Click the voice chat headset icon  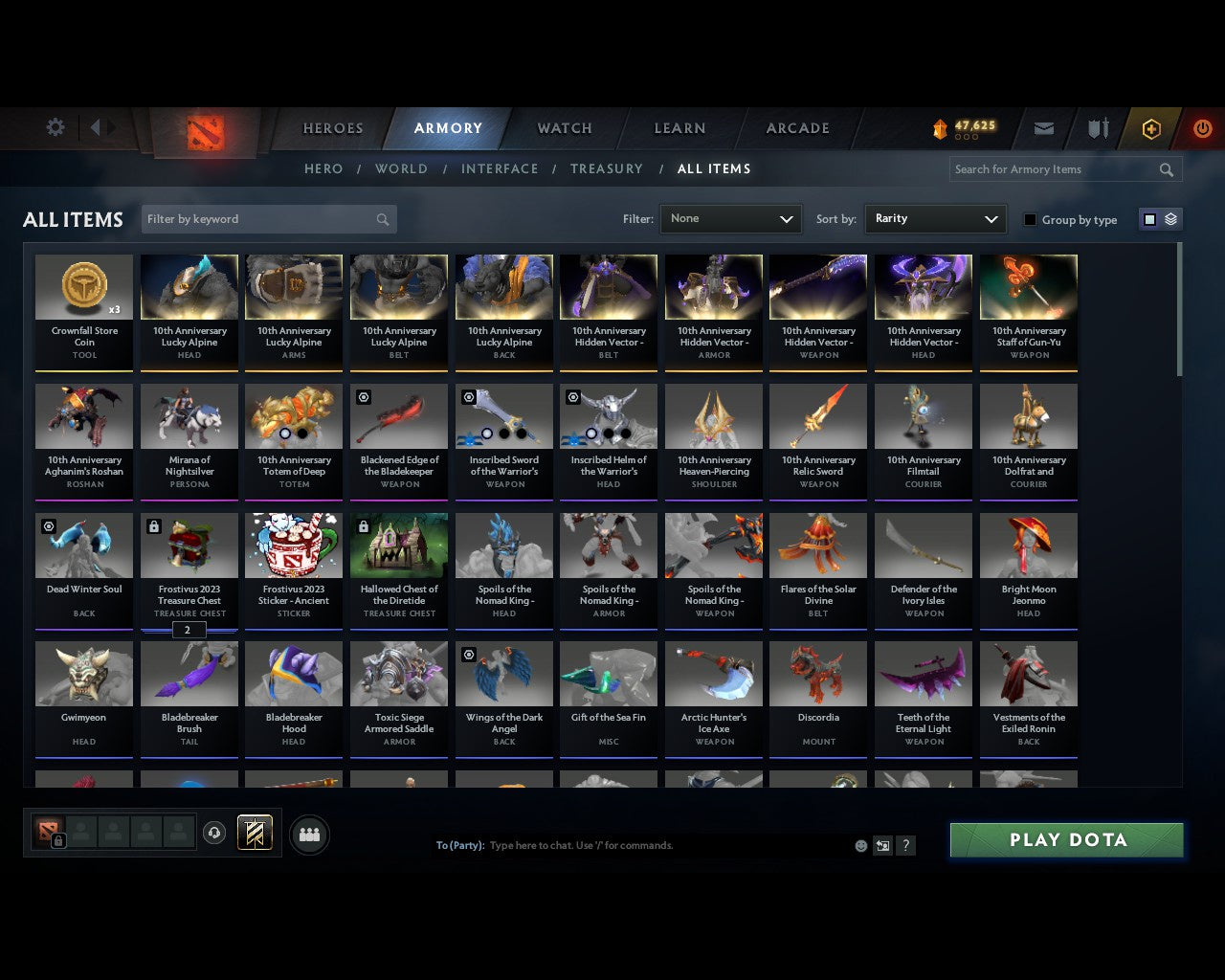click(214, 833)
